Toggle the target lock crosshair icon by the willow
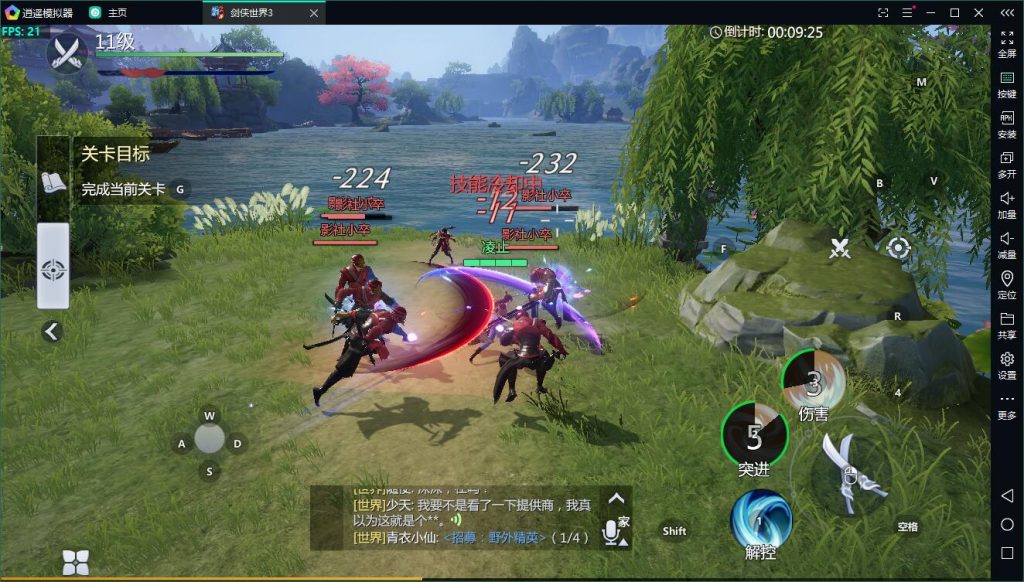 898,248
